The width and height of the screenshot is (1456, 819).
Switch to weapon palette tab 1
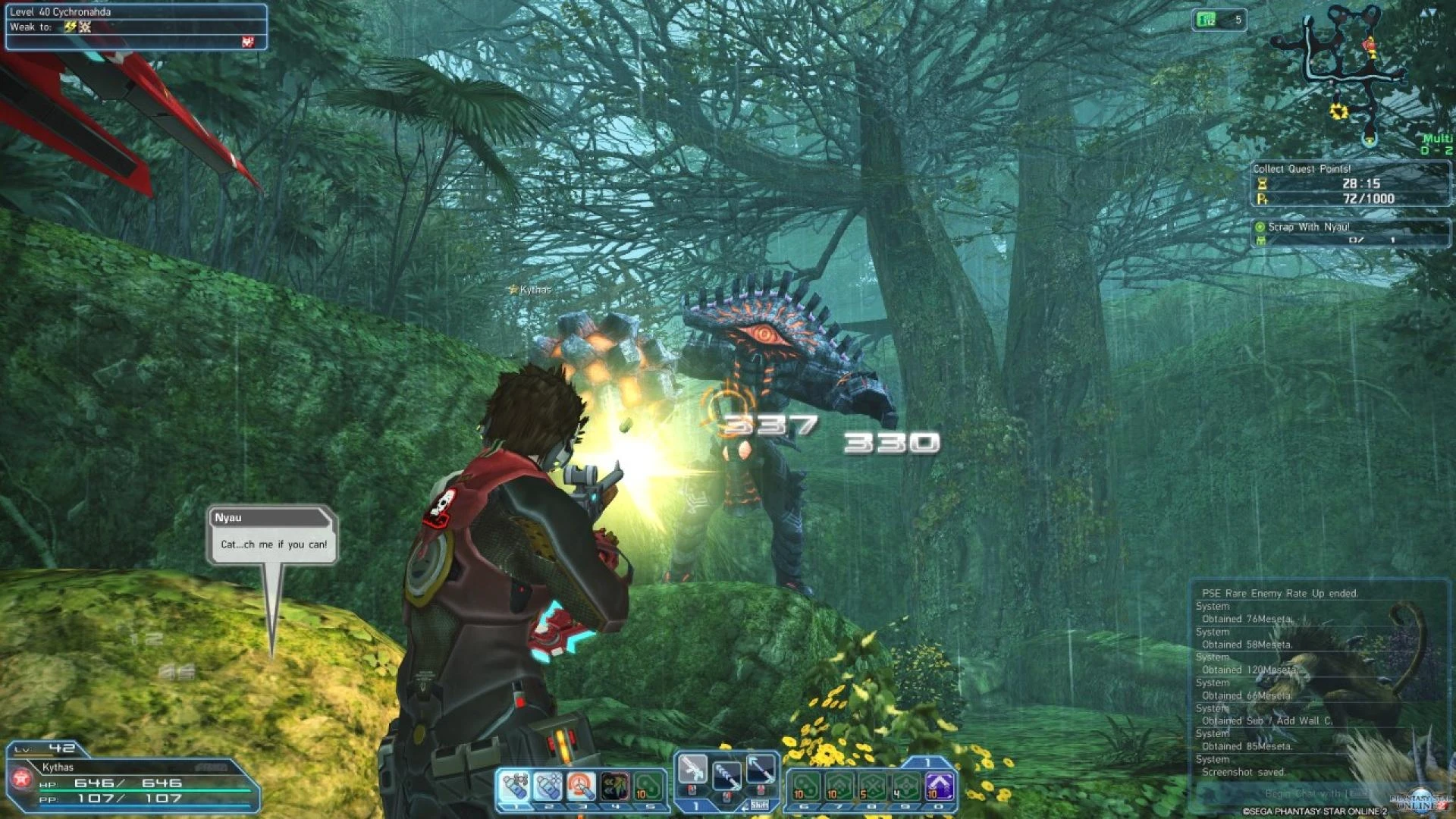click(696, 805)
